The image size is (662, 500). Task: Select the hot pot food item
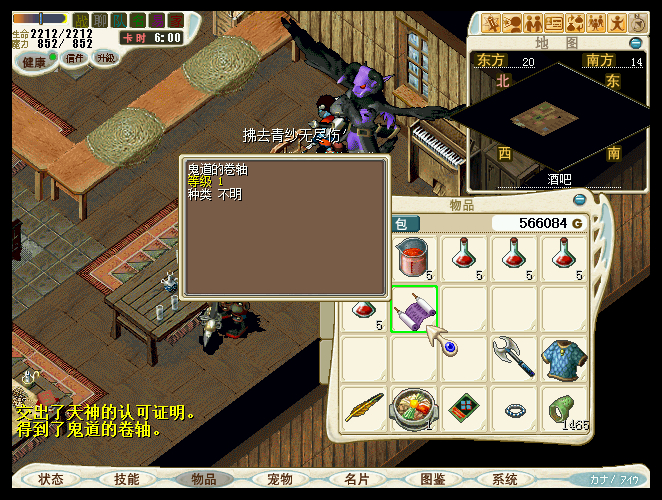tap(413, 408)
